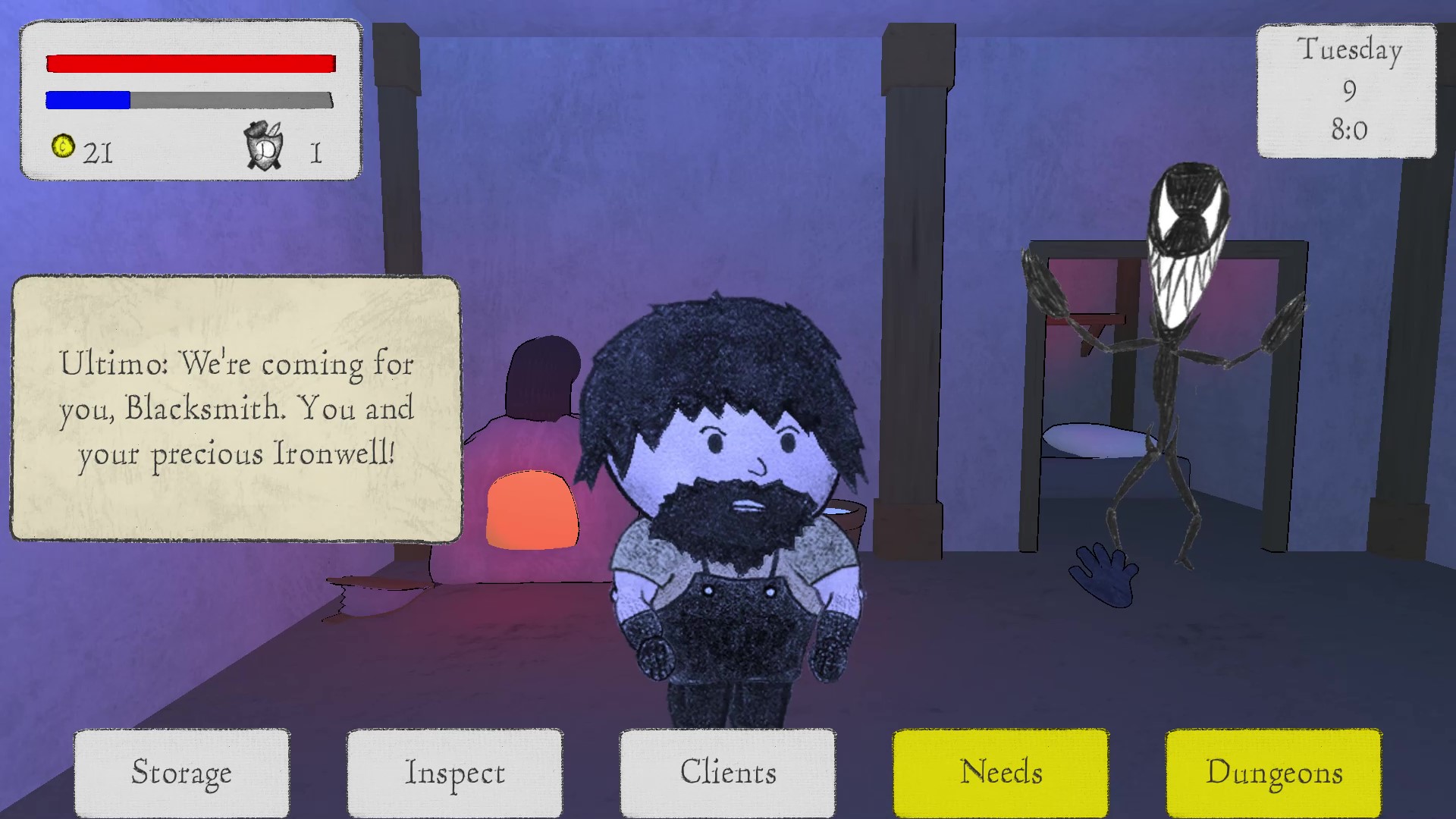
Task: Click the red health bar
Action: click(190, 63)
